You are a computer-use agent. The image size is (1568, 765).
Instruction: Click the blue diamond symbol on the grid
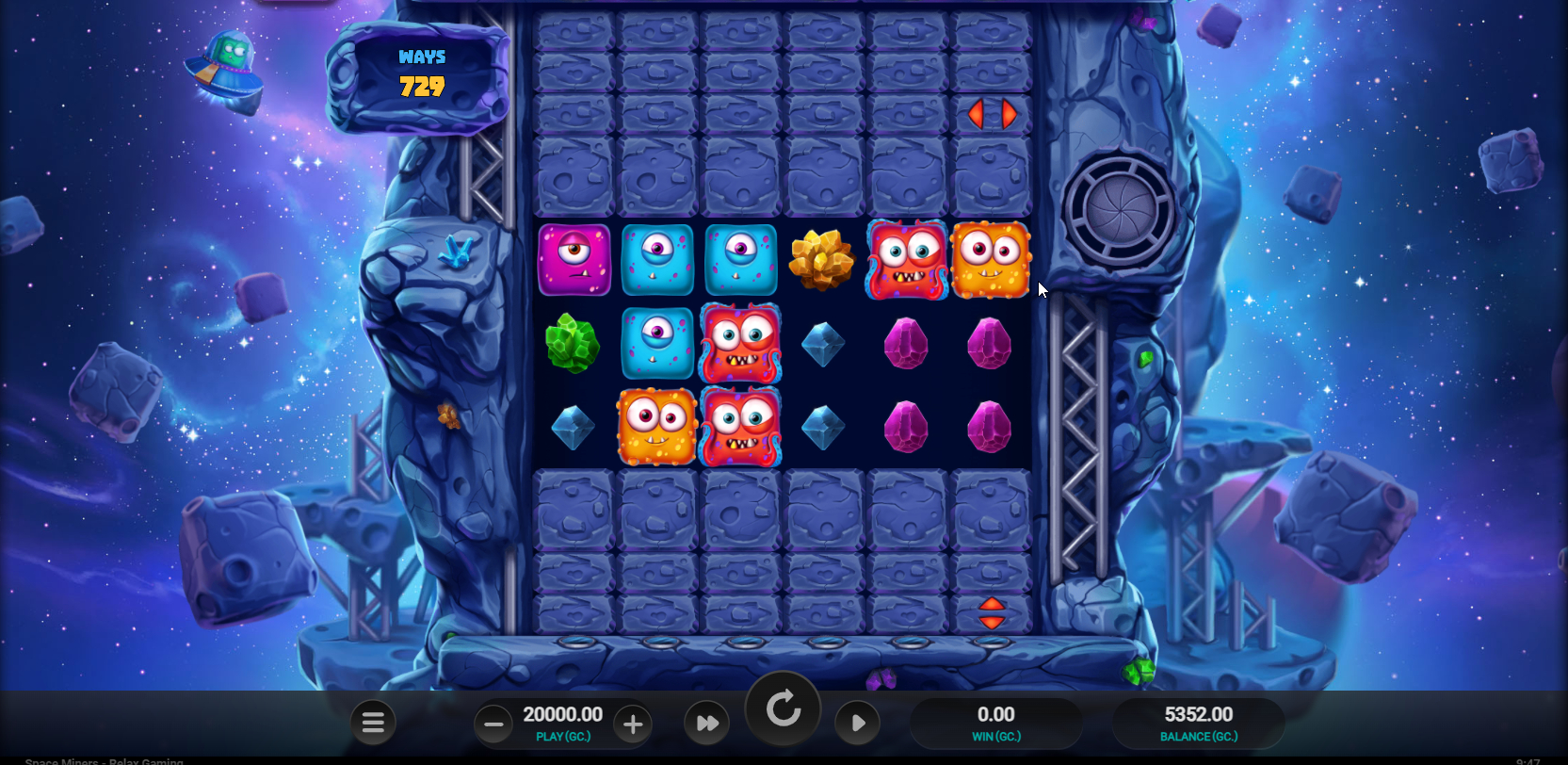click(x=822, y=343)
